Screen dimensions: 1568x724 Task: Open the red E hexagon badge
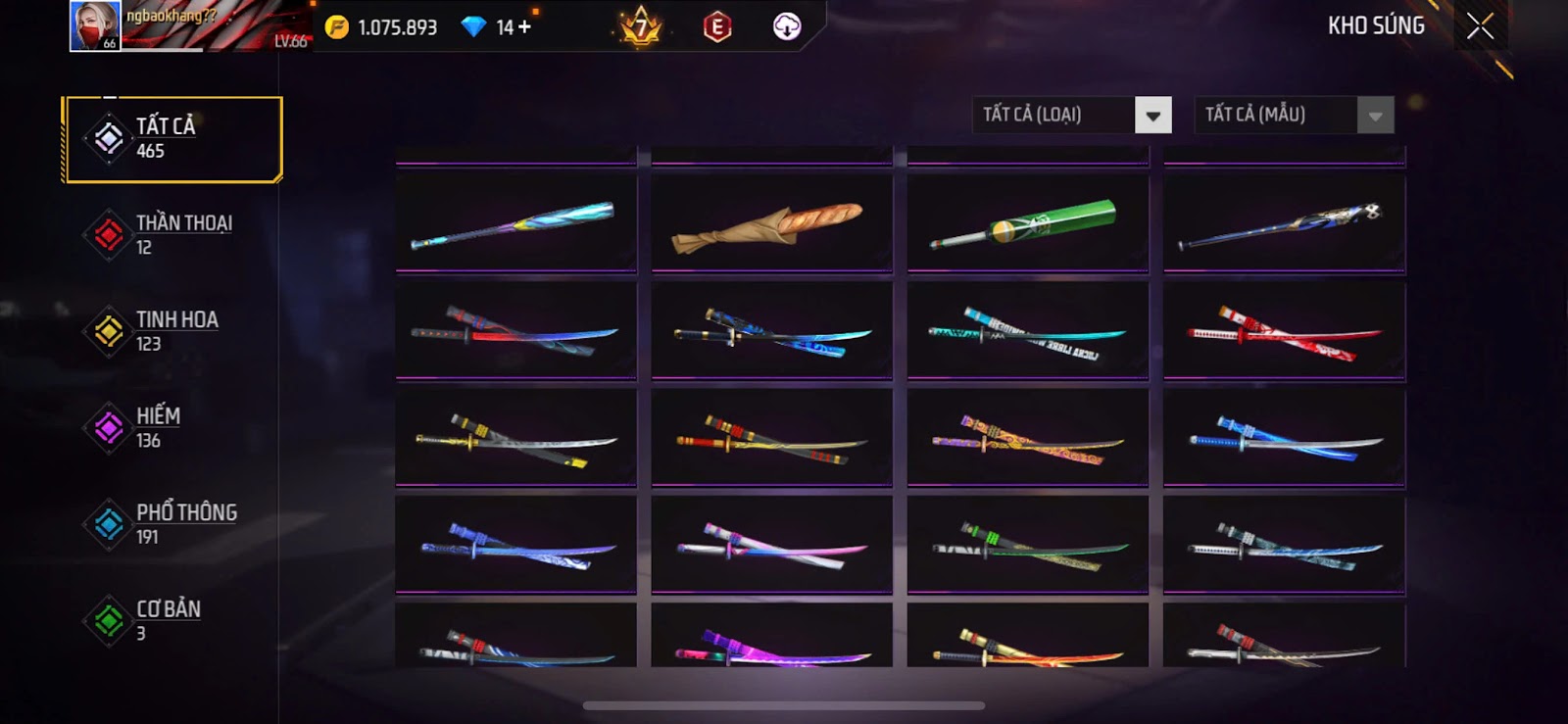(716, 27)
